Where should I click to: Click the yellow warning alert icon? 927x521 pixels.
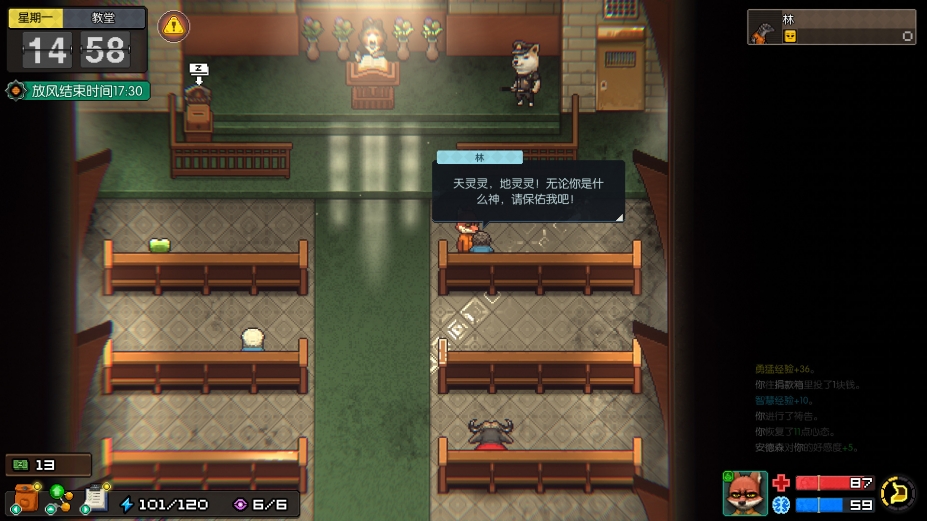tap(174, 26)
